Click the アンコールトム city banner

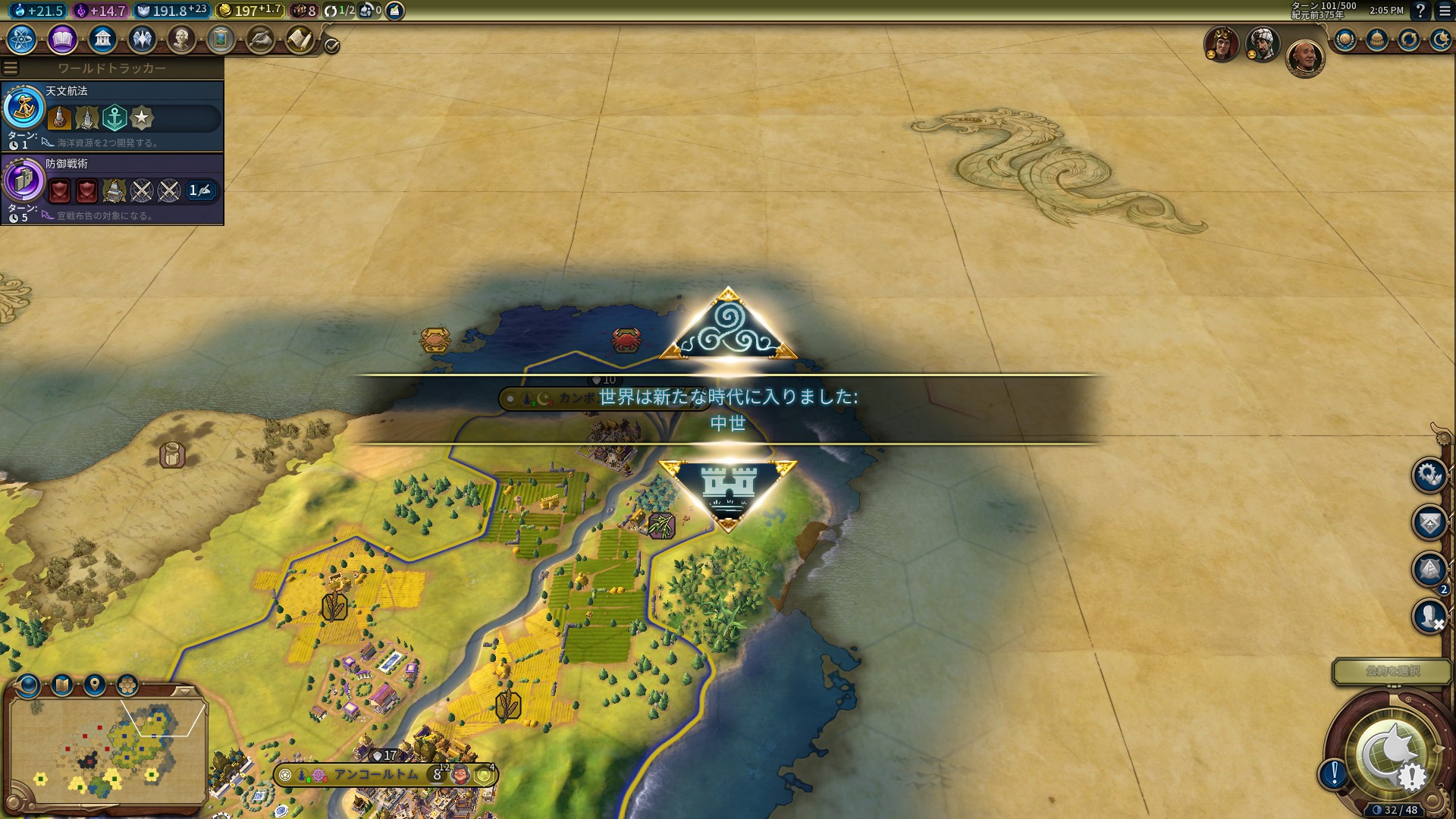(377, 774)
